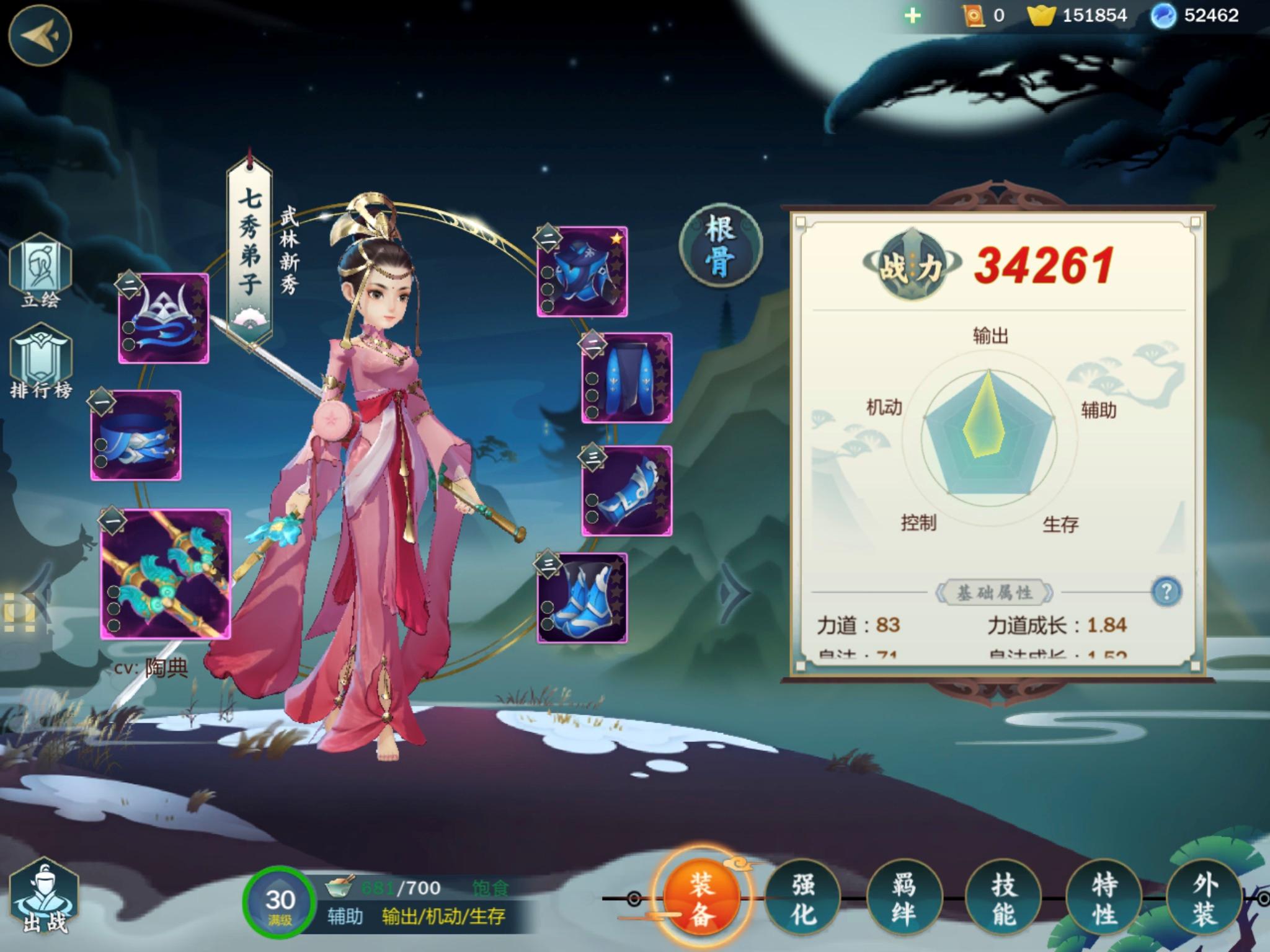This screenshot has width=1270, height=952.
Task: Switch to the 技能 skills tab
Action: coord(1004,897)
